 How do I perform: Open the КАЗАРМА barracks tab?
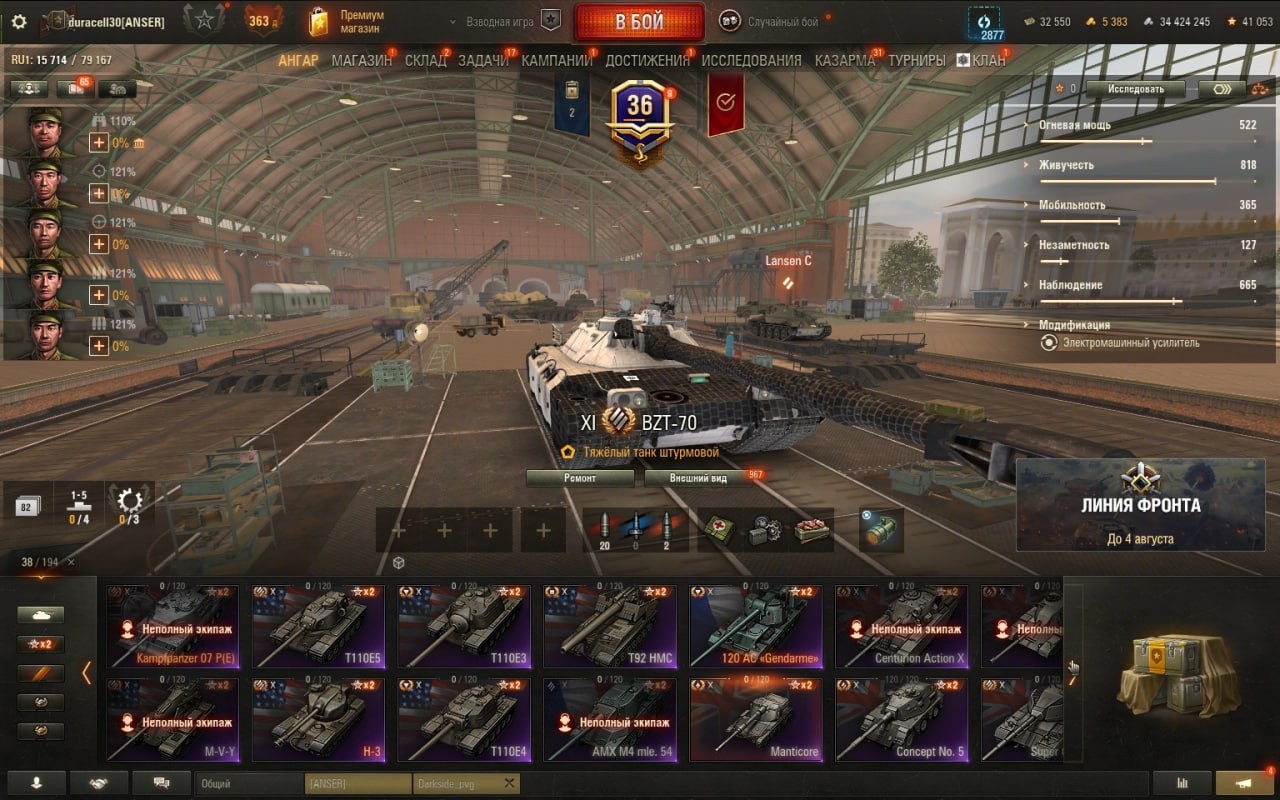(x=844, y=60)
